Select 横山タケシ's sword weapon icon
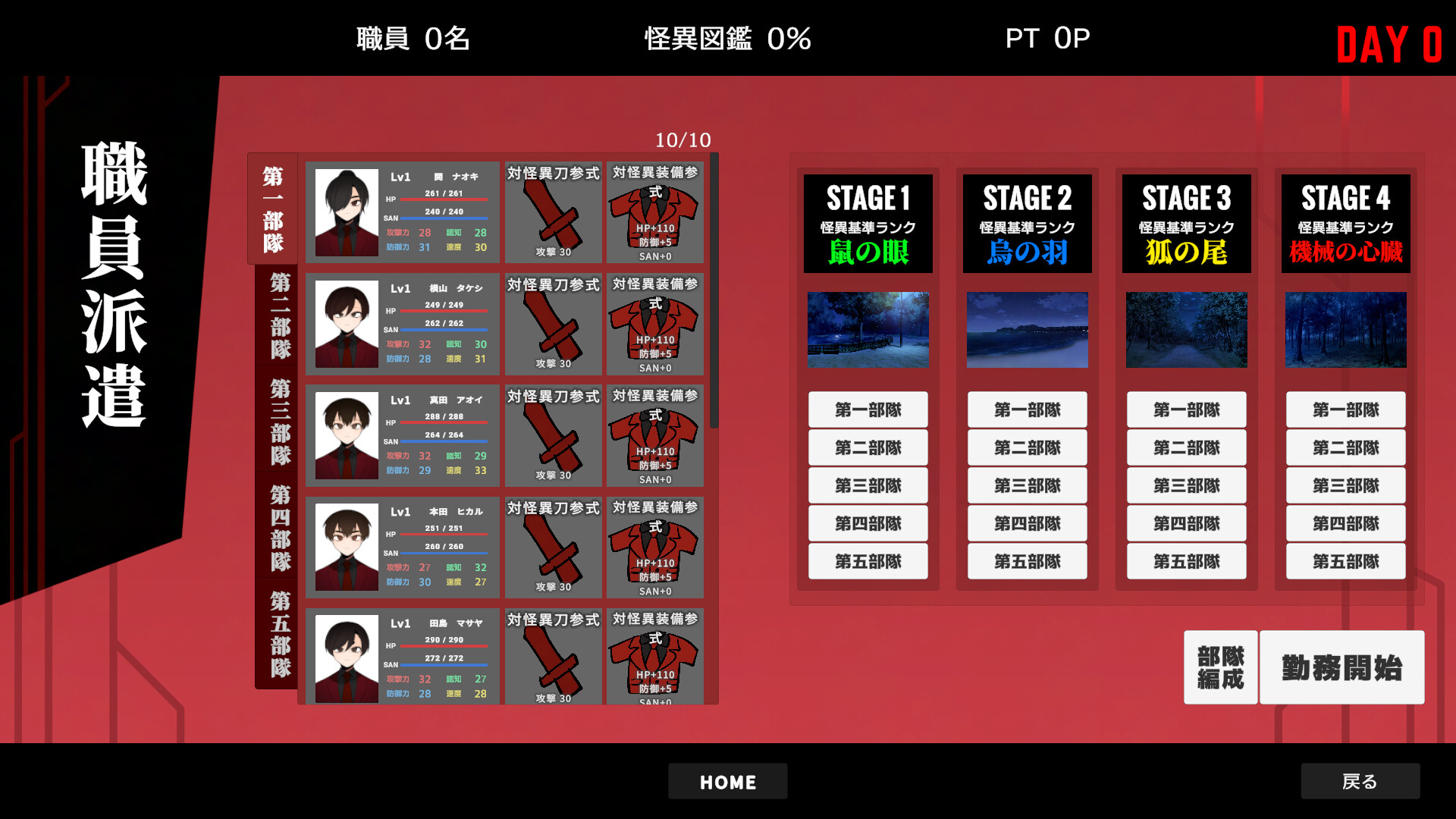Viewport: 1456px width, 819px height. click(553, 325)
